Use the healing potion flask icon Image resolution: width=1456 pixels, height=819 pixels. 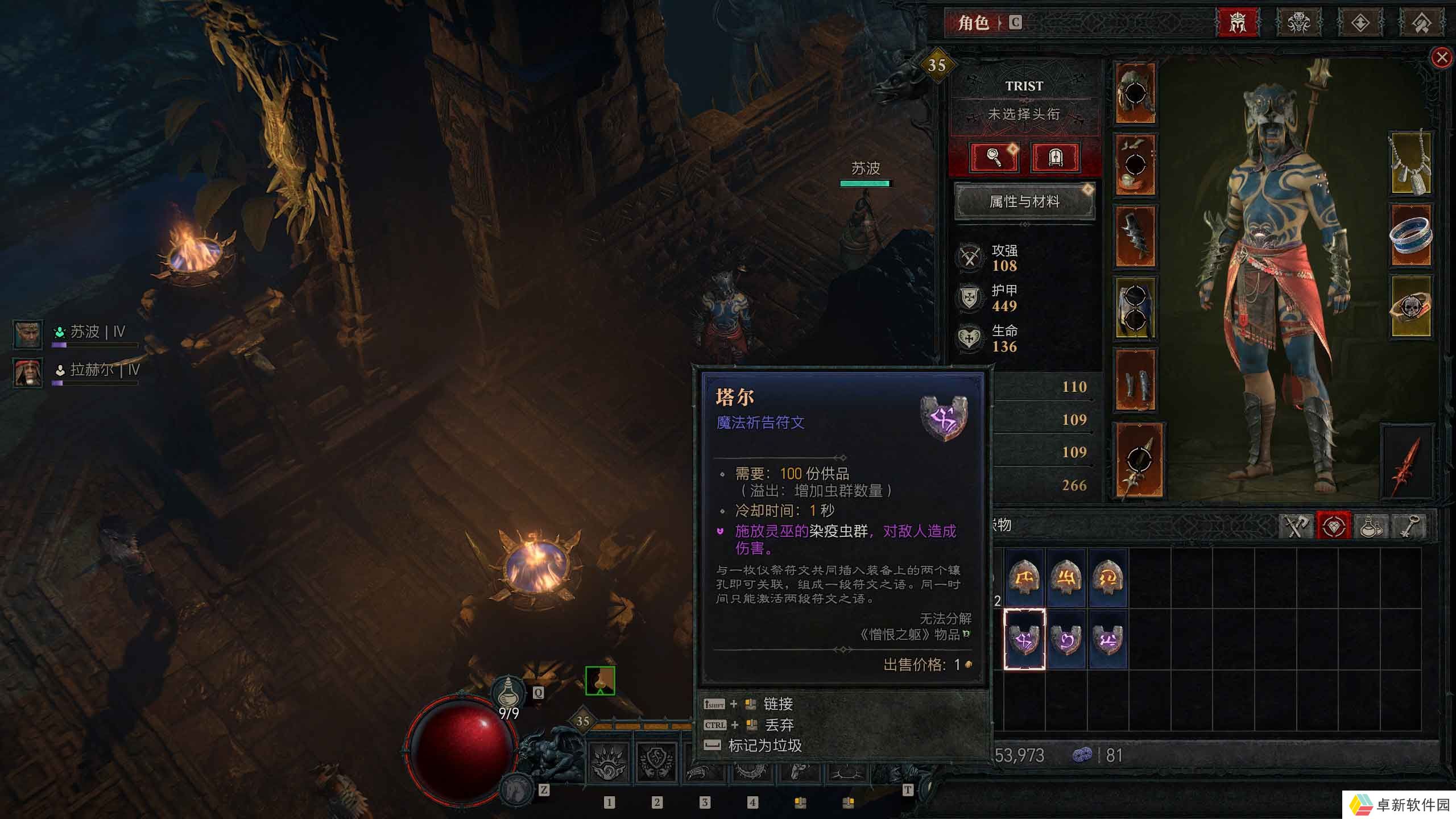pyautogui.click(x=508, y=693)
